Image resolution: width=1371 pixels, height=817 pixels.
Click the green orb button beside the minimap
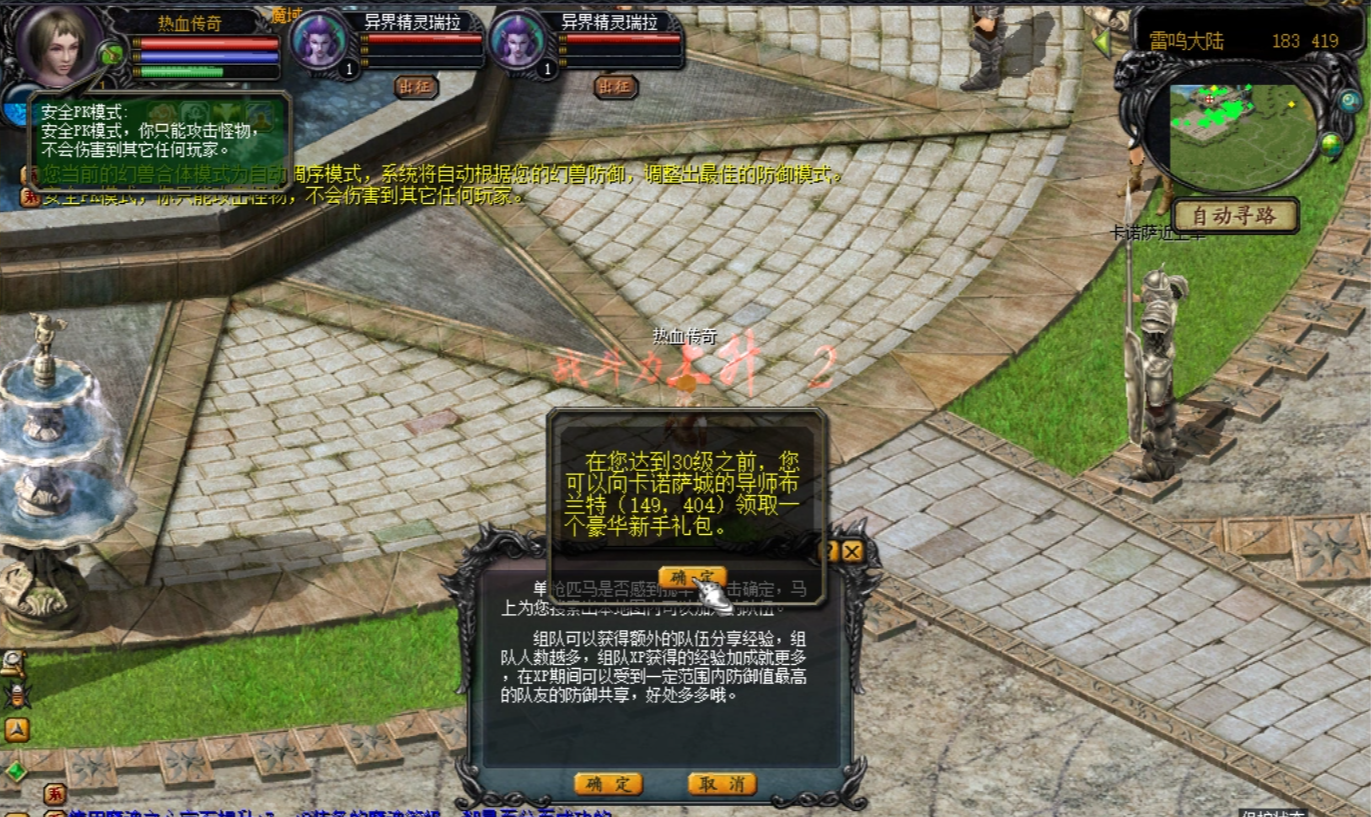point(1331,146)
